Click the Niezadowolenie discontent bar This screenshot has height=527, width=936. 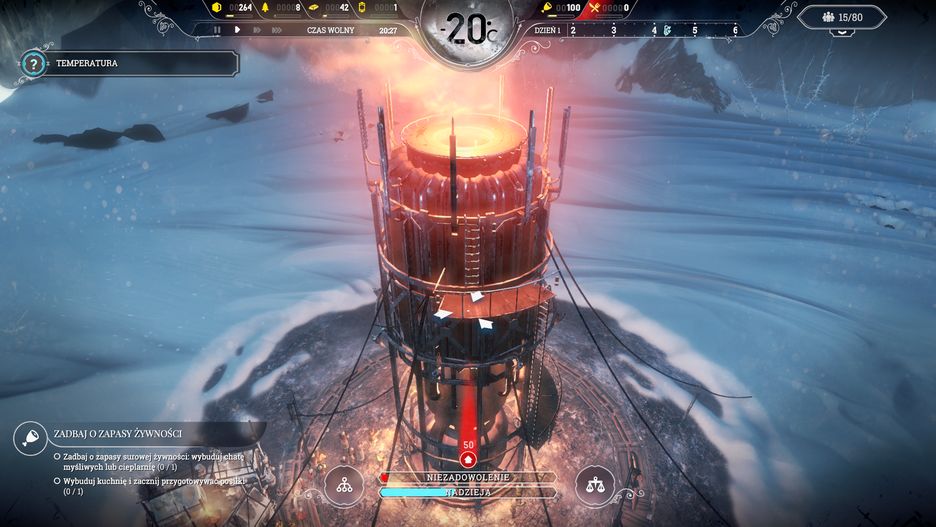(x=467, y=477)
